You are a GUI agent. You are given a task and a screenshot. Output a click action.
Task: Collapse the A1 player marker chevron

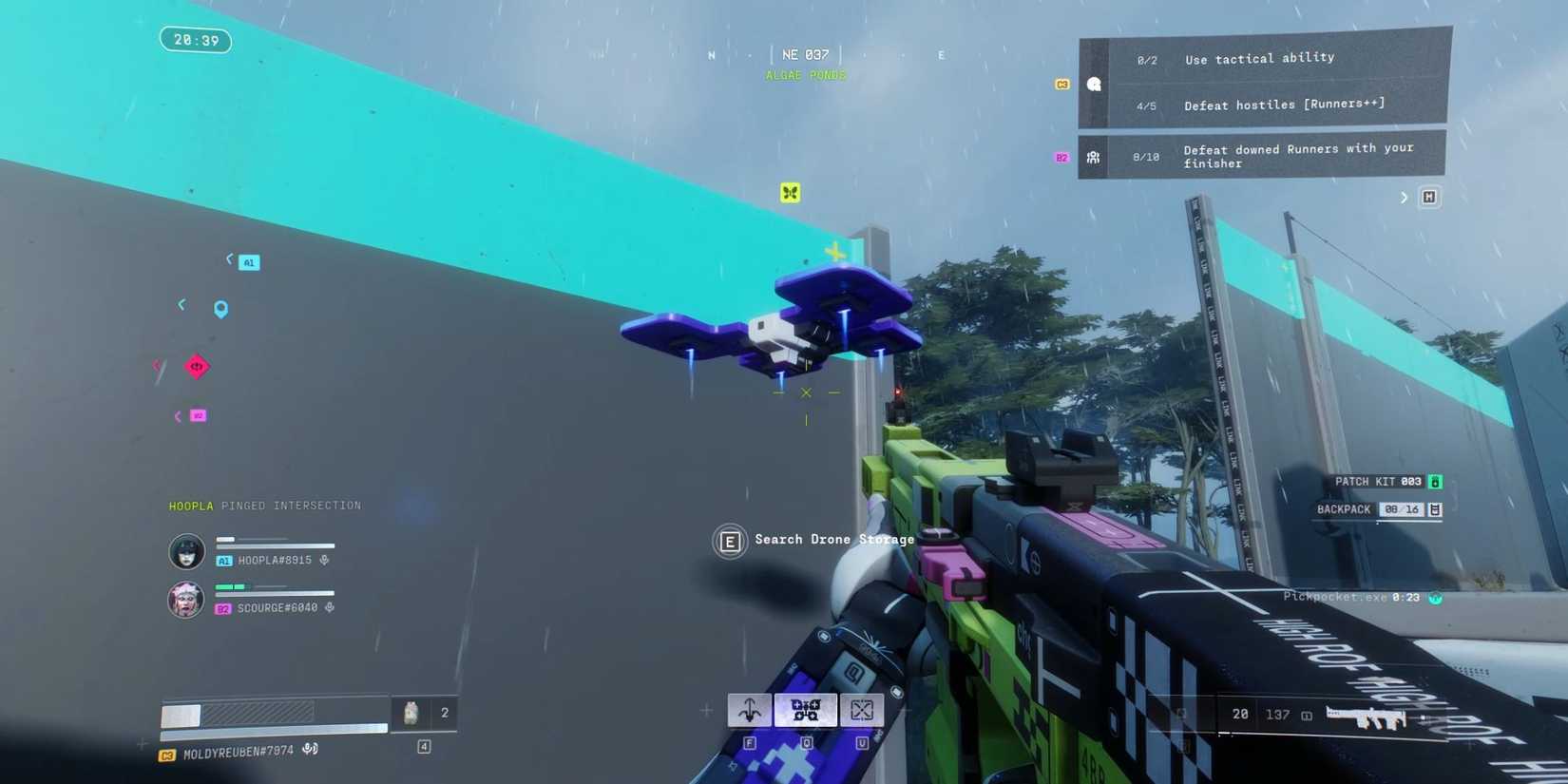click(230, 260)
